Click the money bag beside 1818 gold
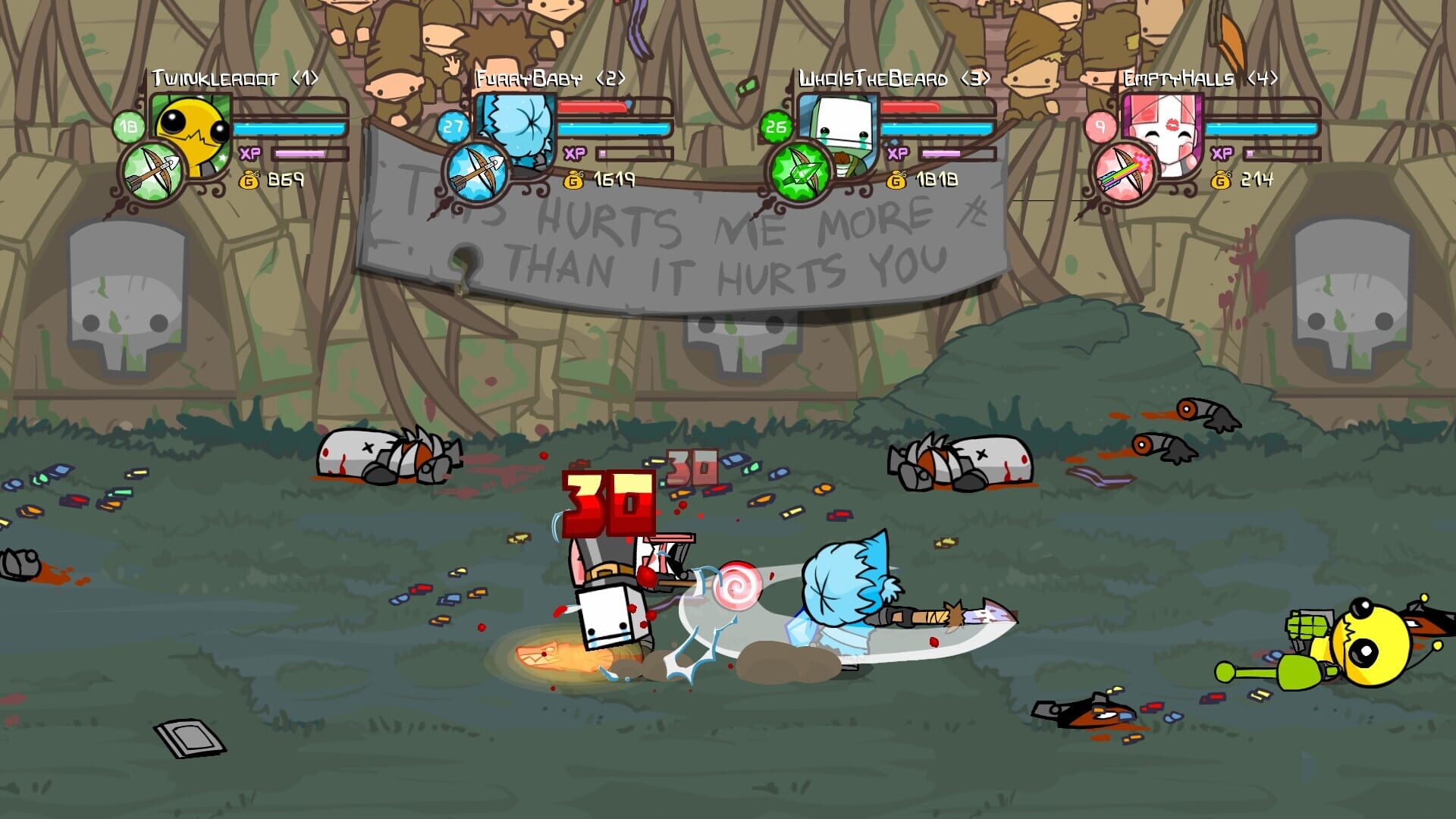This screenshot has width=1456, height=819. coord(895,181)
